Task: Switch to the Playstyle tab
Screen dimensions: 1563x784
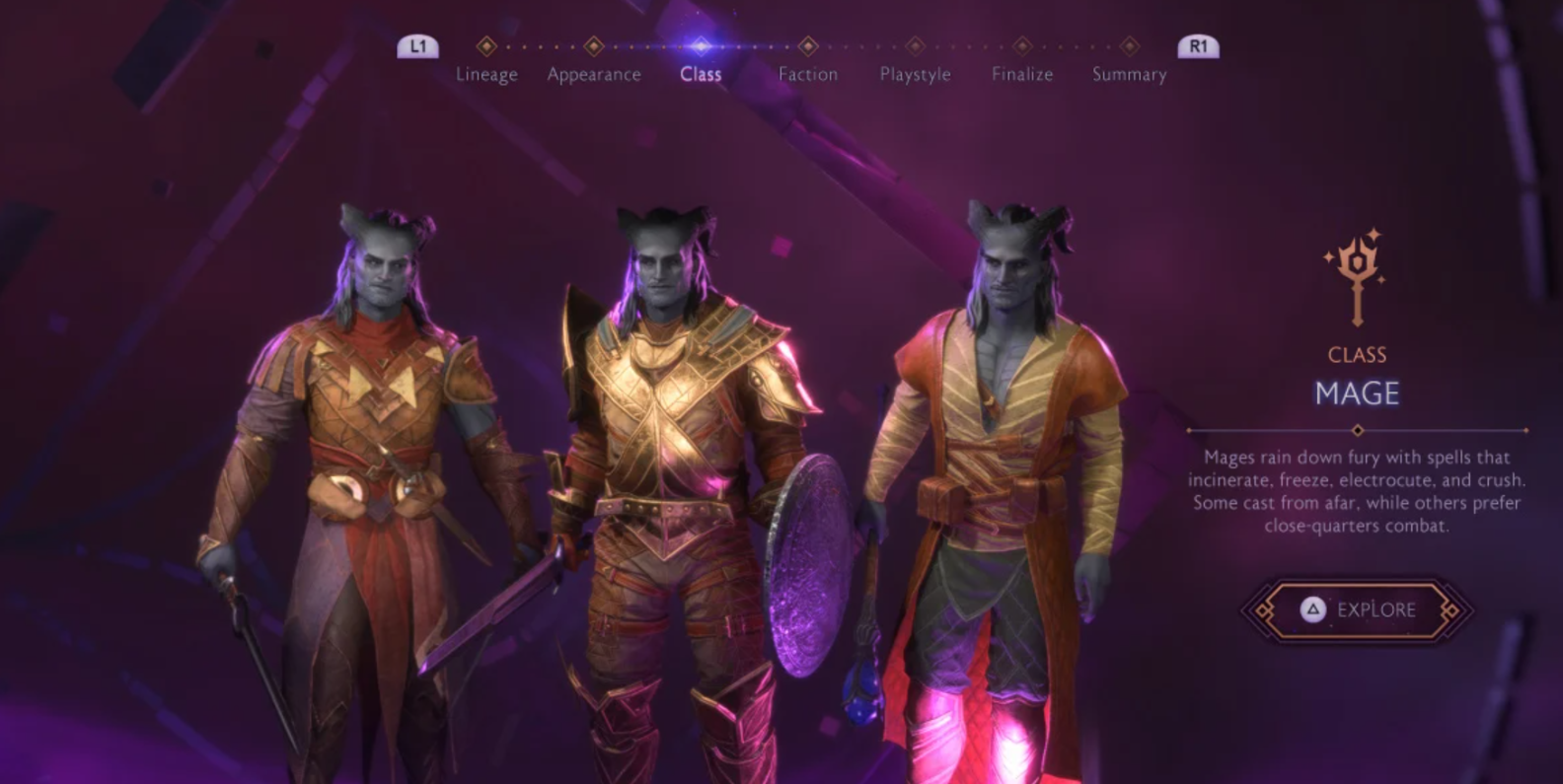Action: click(x=915, y=74)
